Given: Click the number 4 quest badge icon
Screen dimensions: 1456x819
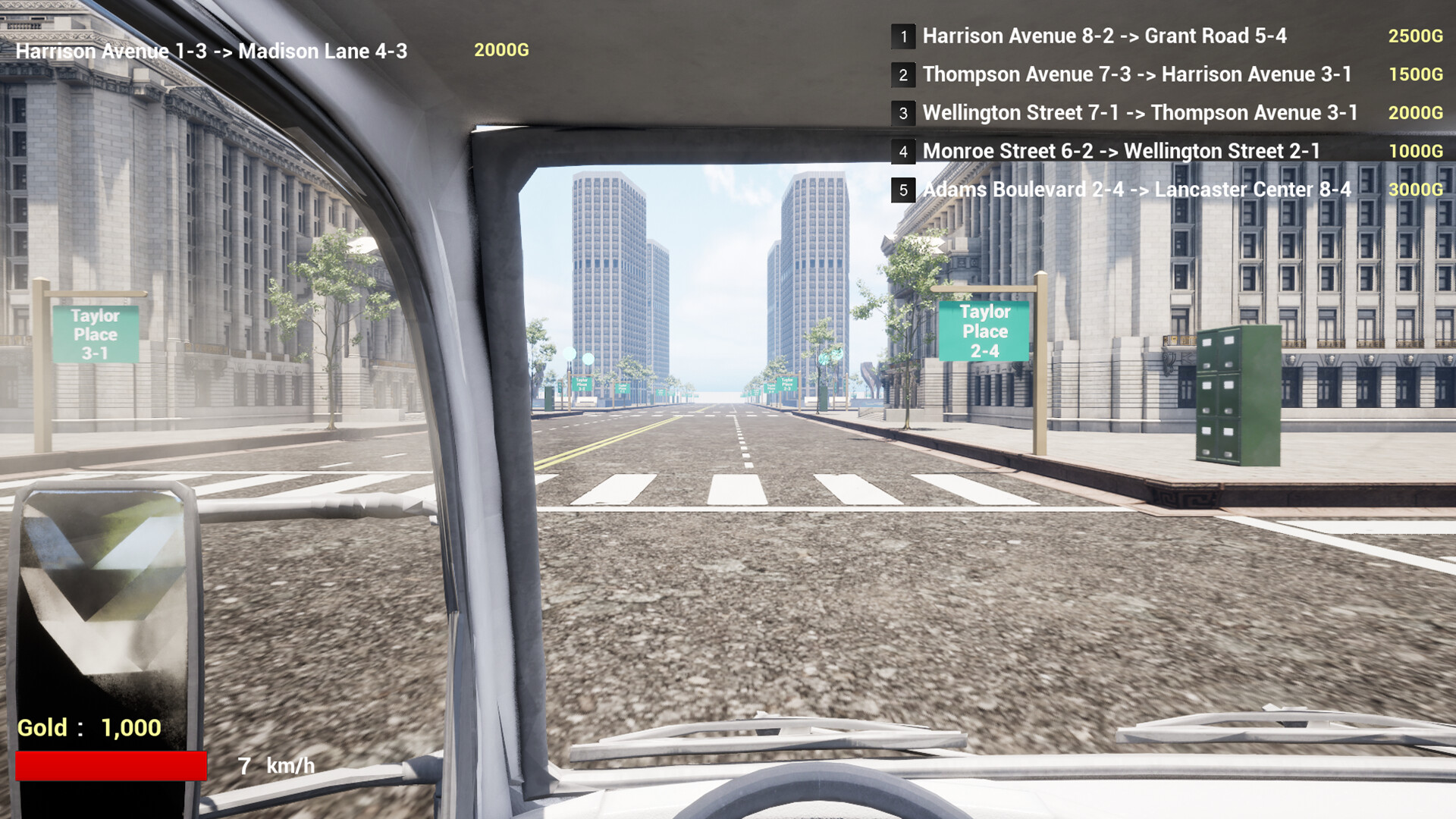Looking at the screenshot, I should coord(904,152).
